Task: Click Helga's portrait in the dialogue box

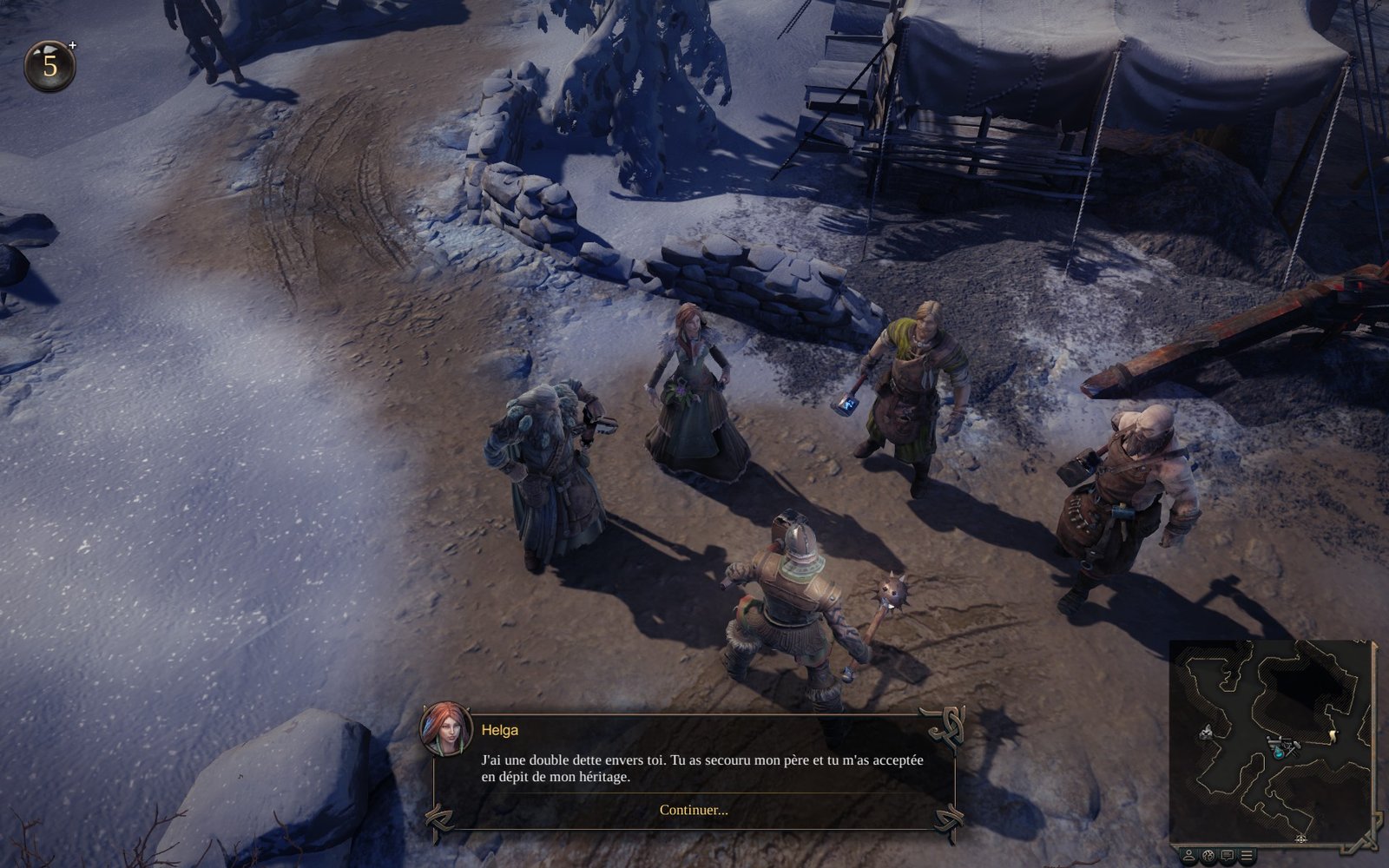Action: [446, 728]
